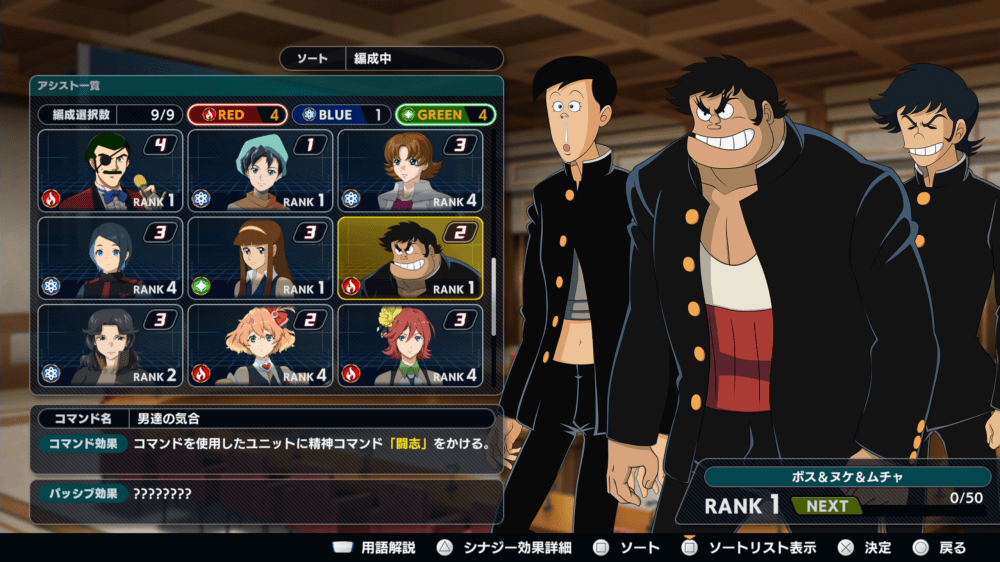Filter assists by the RED category

click(237, 115)
